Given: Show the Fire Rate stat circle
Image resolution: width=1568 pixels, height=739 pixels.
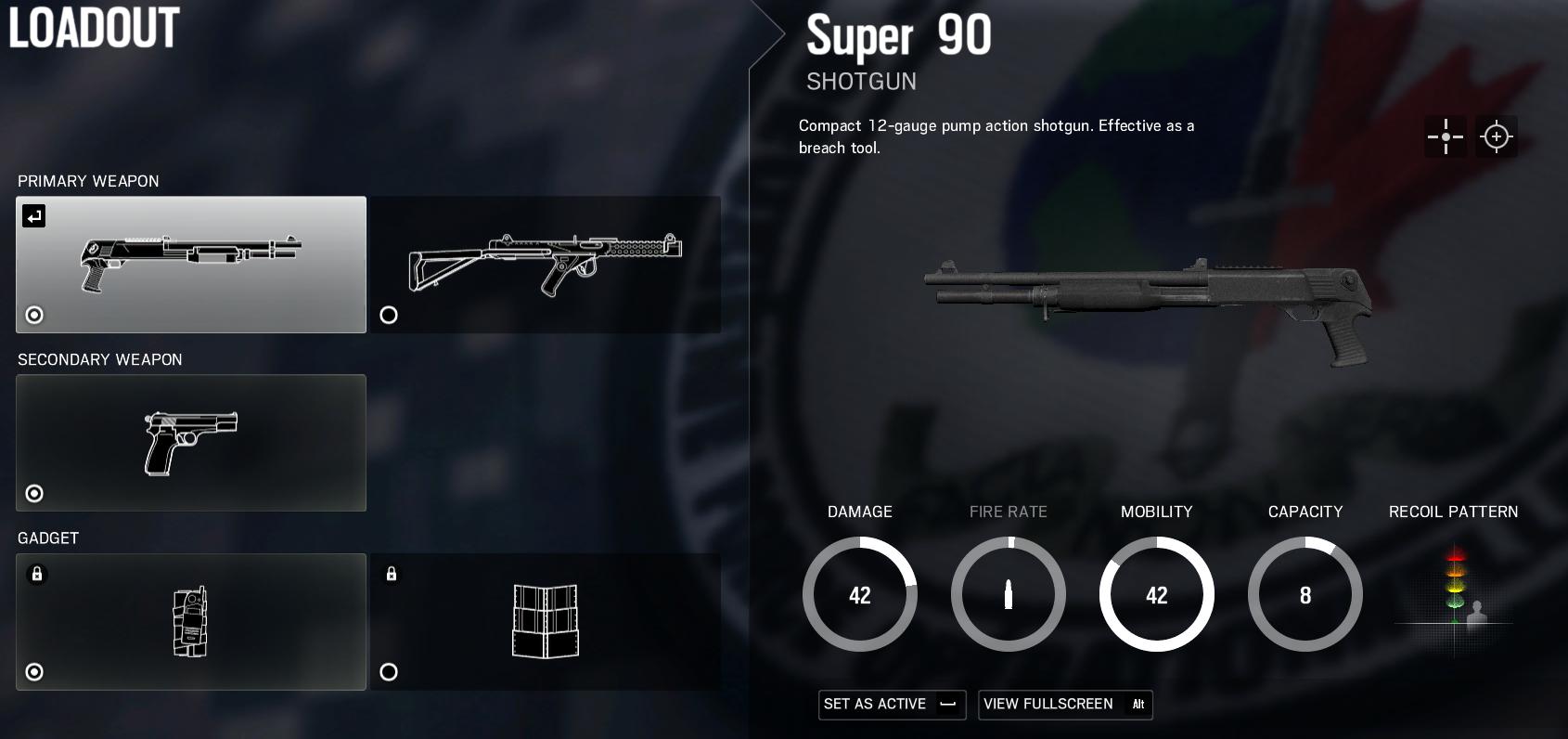Looking at the screenshot, I should (1009, 595).
